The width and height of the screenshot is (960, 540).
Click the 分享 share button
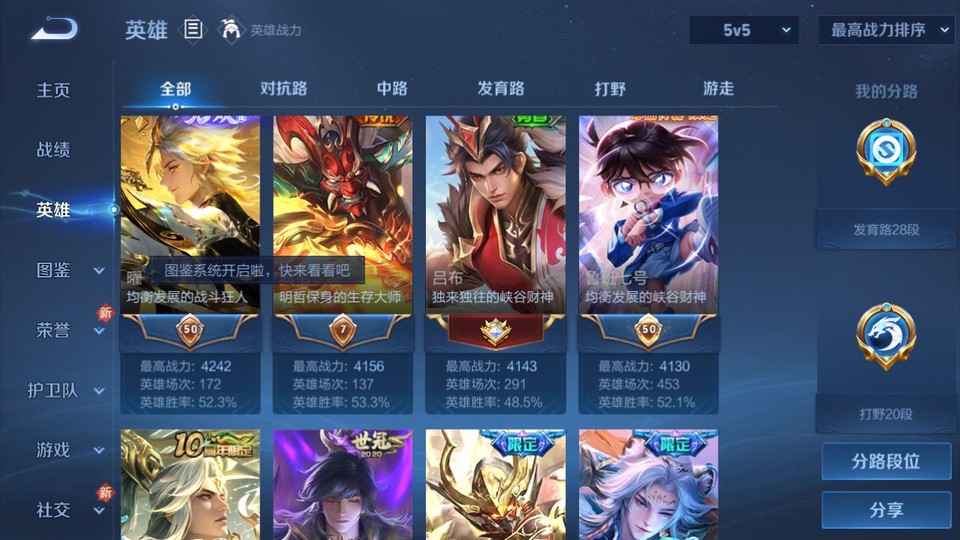886,510
